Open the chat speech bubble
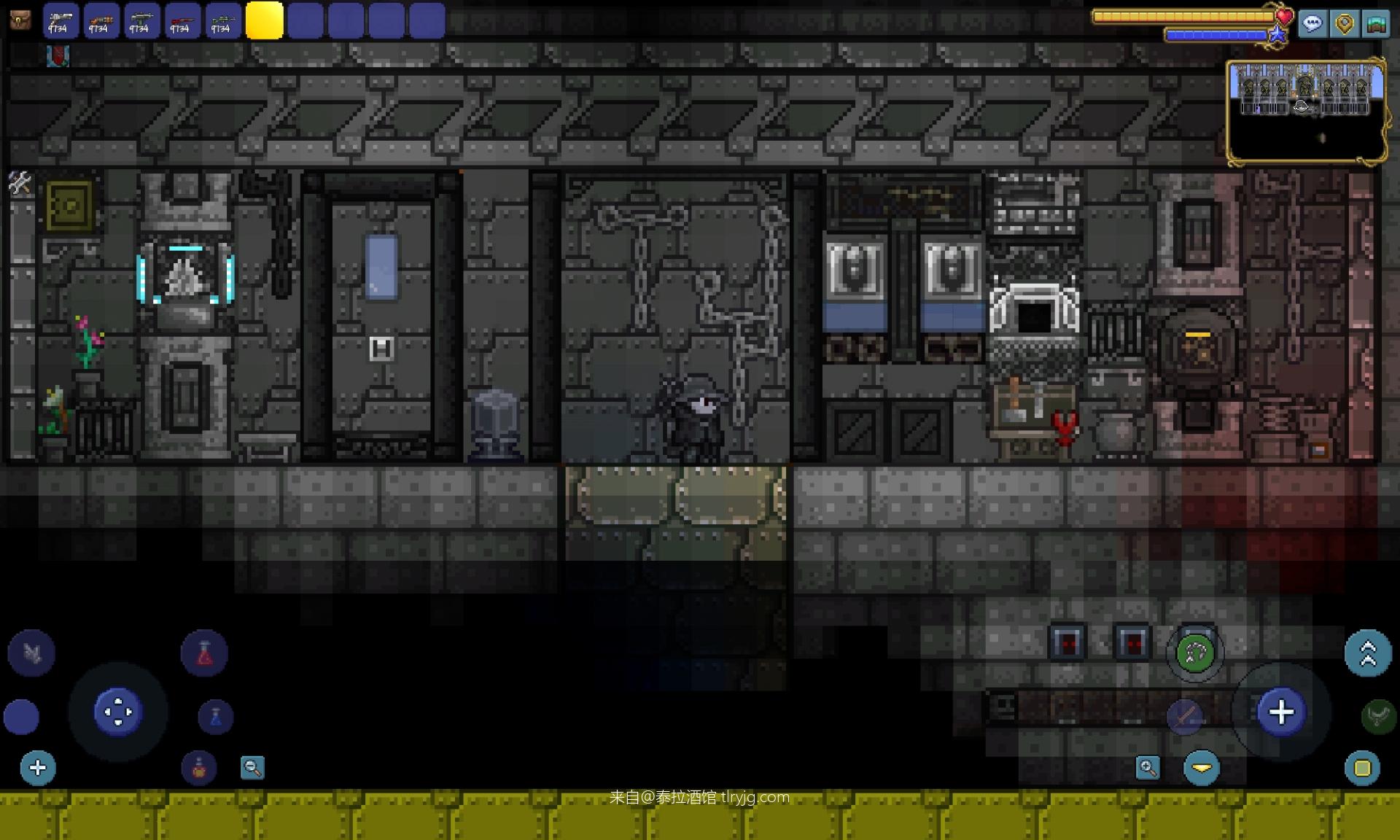 click(x=1312, y=23)
